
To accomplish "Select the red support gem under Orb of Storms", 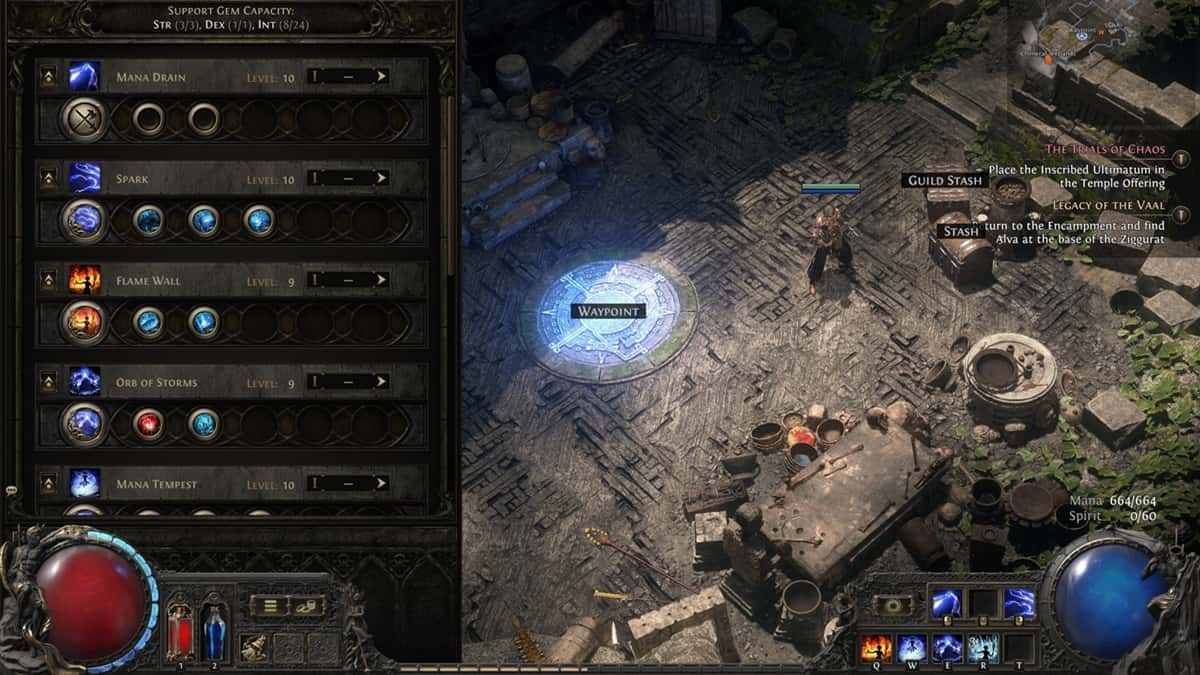I will point(149,424).
